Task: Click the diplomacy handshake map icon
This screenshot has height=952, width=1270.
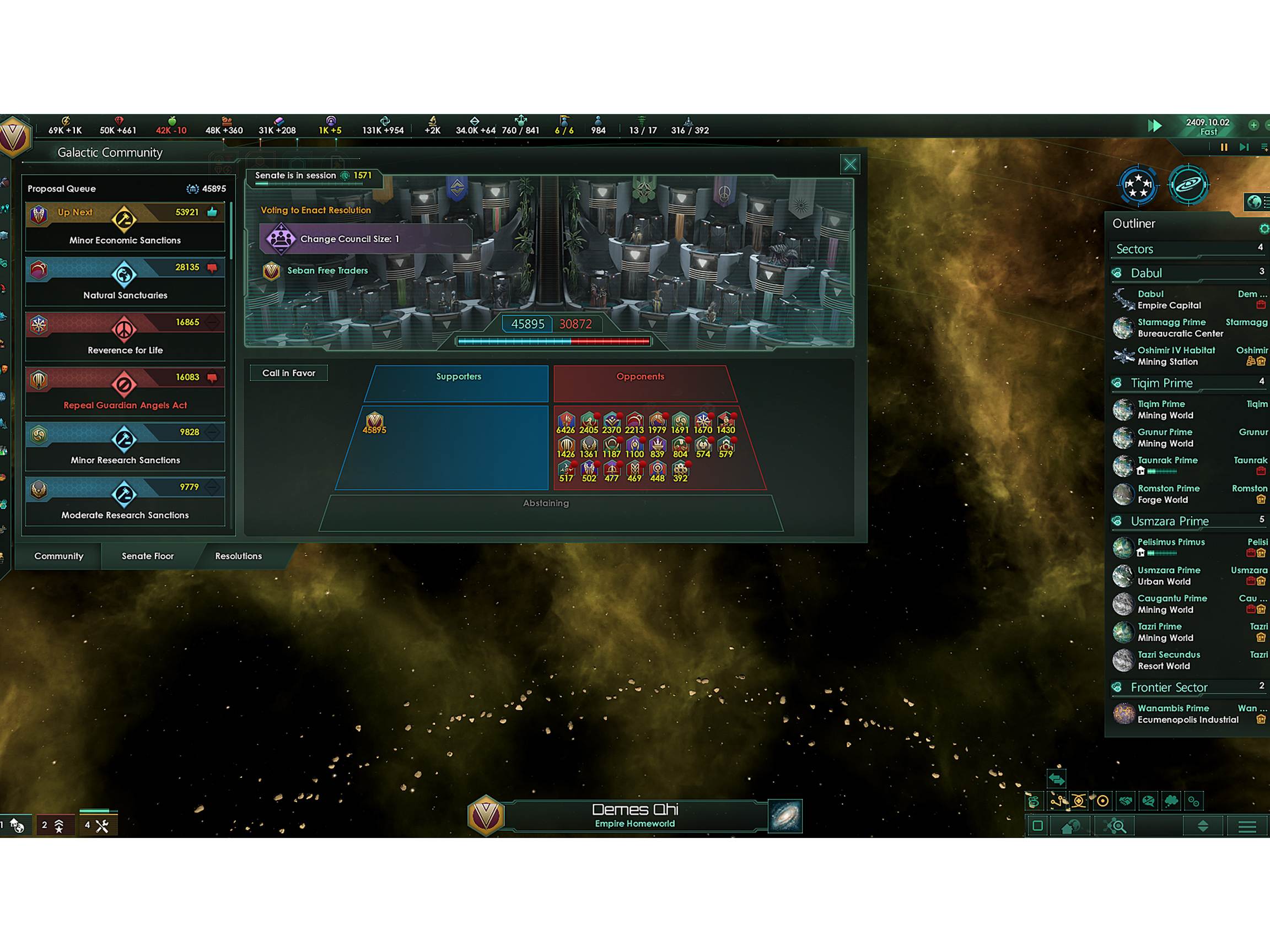Action: click(x=1127, y=802)
